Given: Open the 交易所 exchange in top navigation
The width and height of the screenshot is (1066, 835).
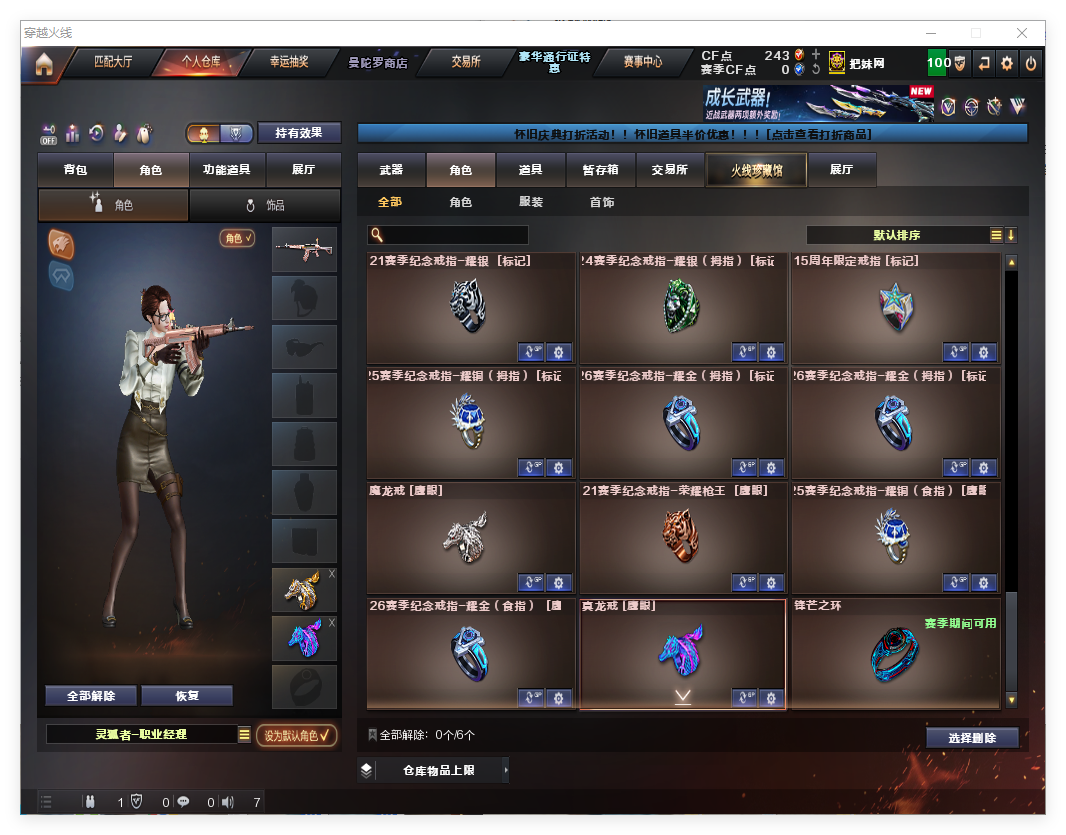Looking at the screenshot, I should (x=465, y=62).
